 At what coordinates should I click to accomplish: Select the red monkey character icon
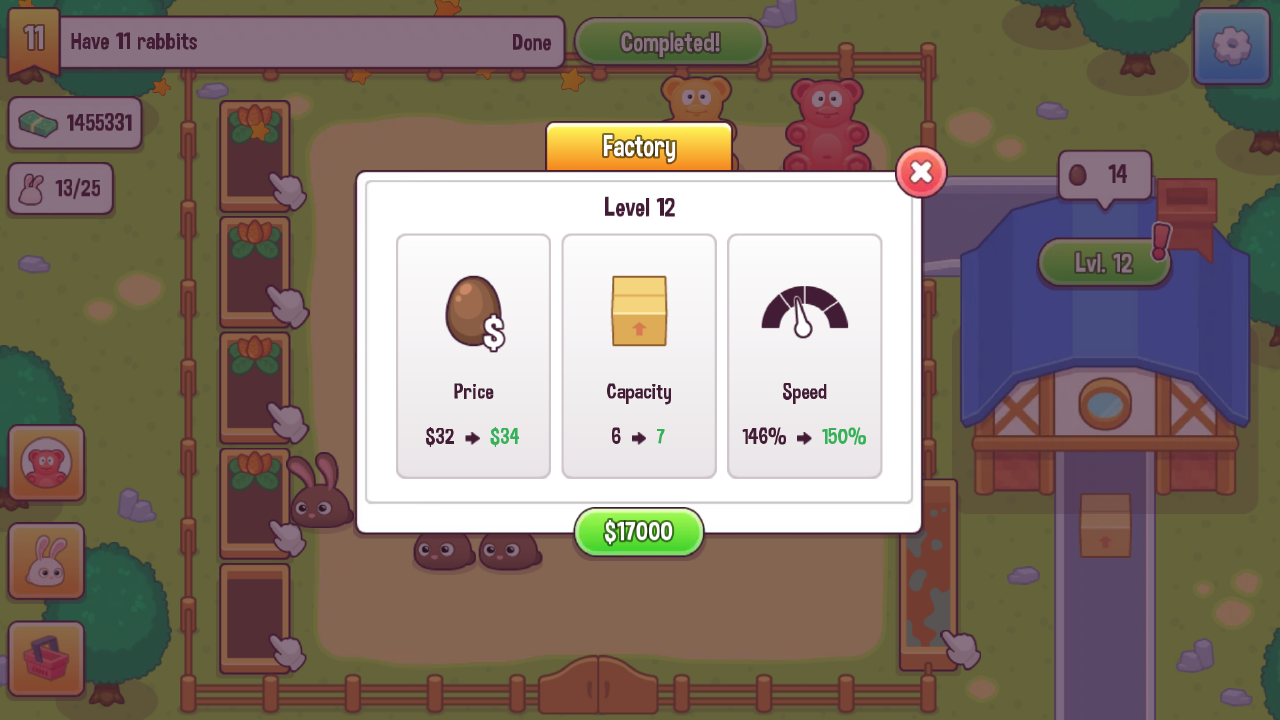(x=45, y=462)
